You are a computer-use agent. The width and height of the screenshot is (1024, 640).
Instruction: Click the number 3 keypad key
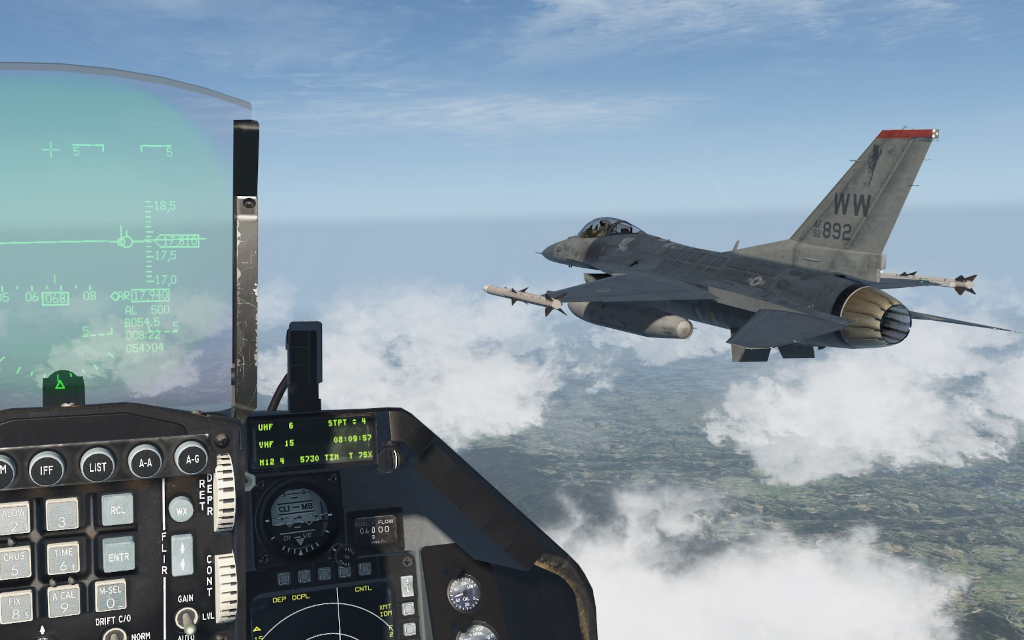(62, 514)
